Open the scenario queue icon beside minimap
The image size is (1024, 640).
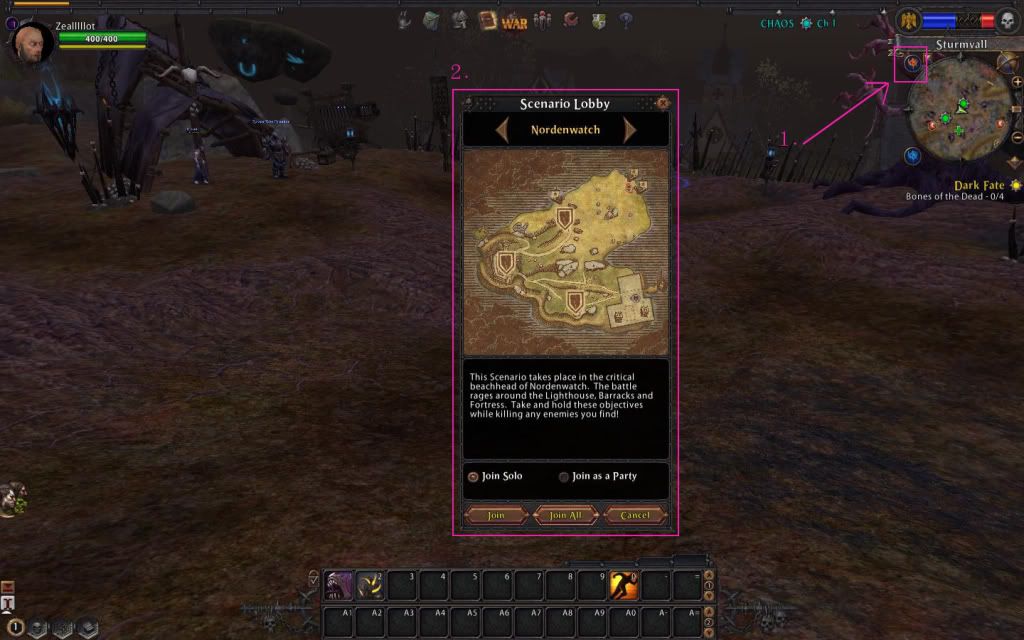point(912,64)
